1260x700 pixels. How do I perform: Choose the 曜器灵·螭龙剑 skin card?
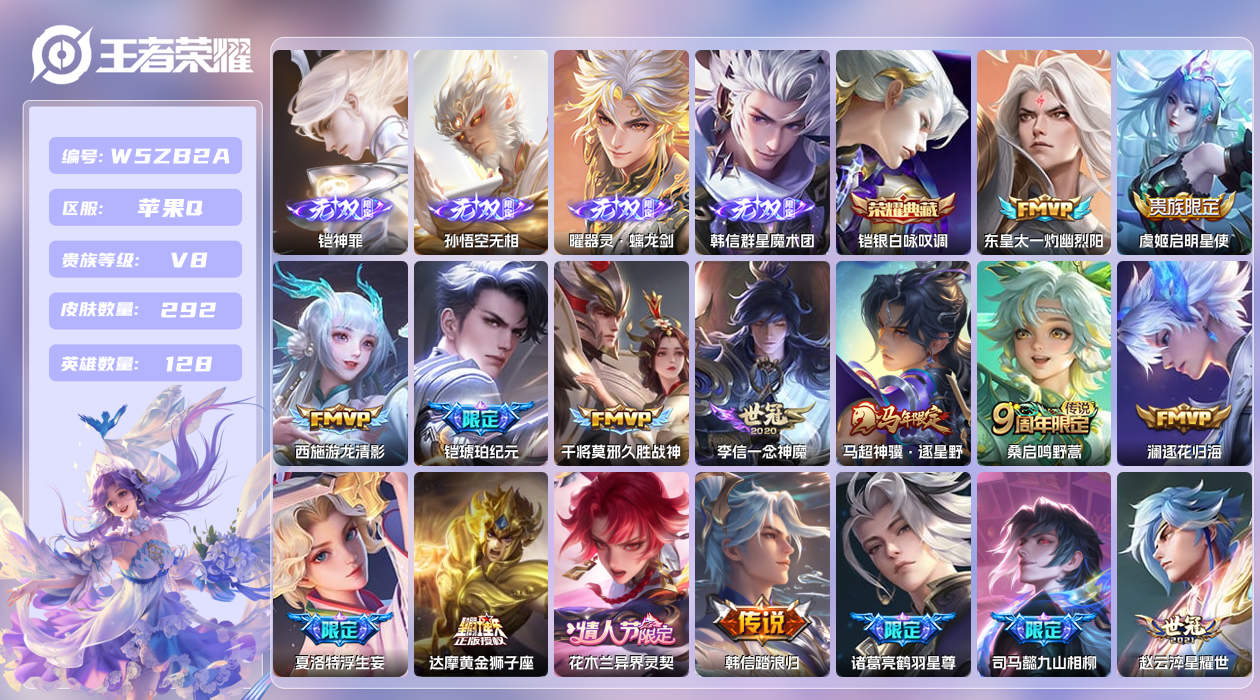[621, 152]
